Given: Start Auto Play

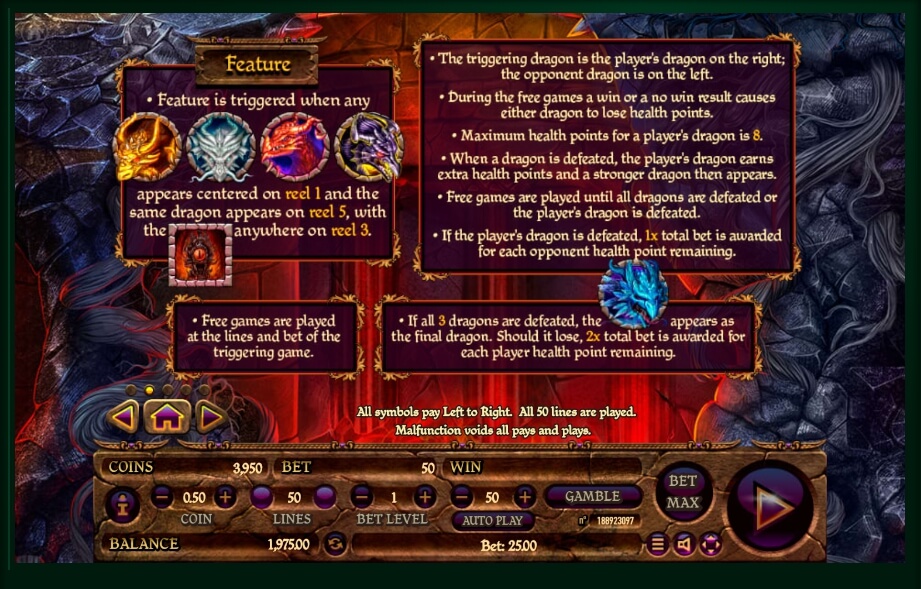Looking at the screenshot, I should click(x=492, y=521).
